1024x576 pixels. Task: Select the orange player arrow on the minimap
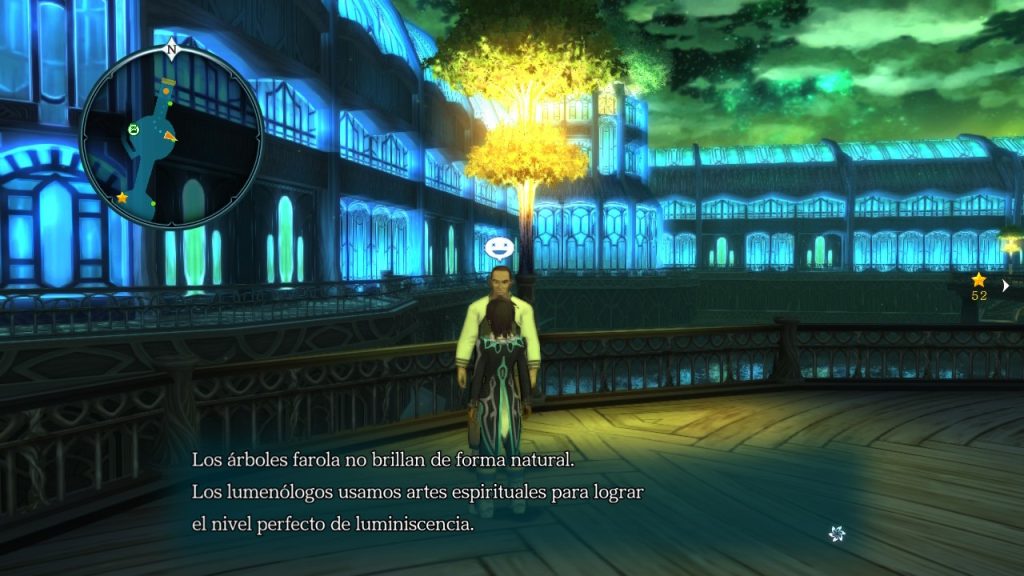171,136
